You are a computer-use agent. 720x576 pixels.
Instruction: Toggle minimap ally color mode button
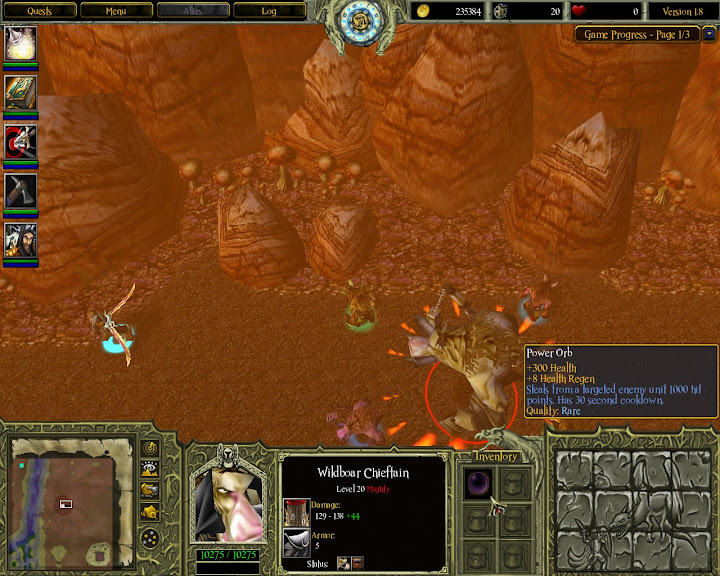[150, 490]
